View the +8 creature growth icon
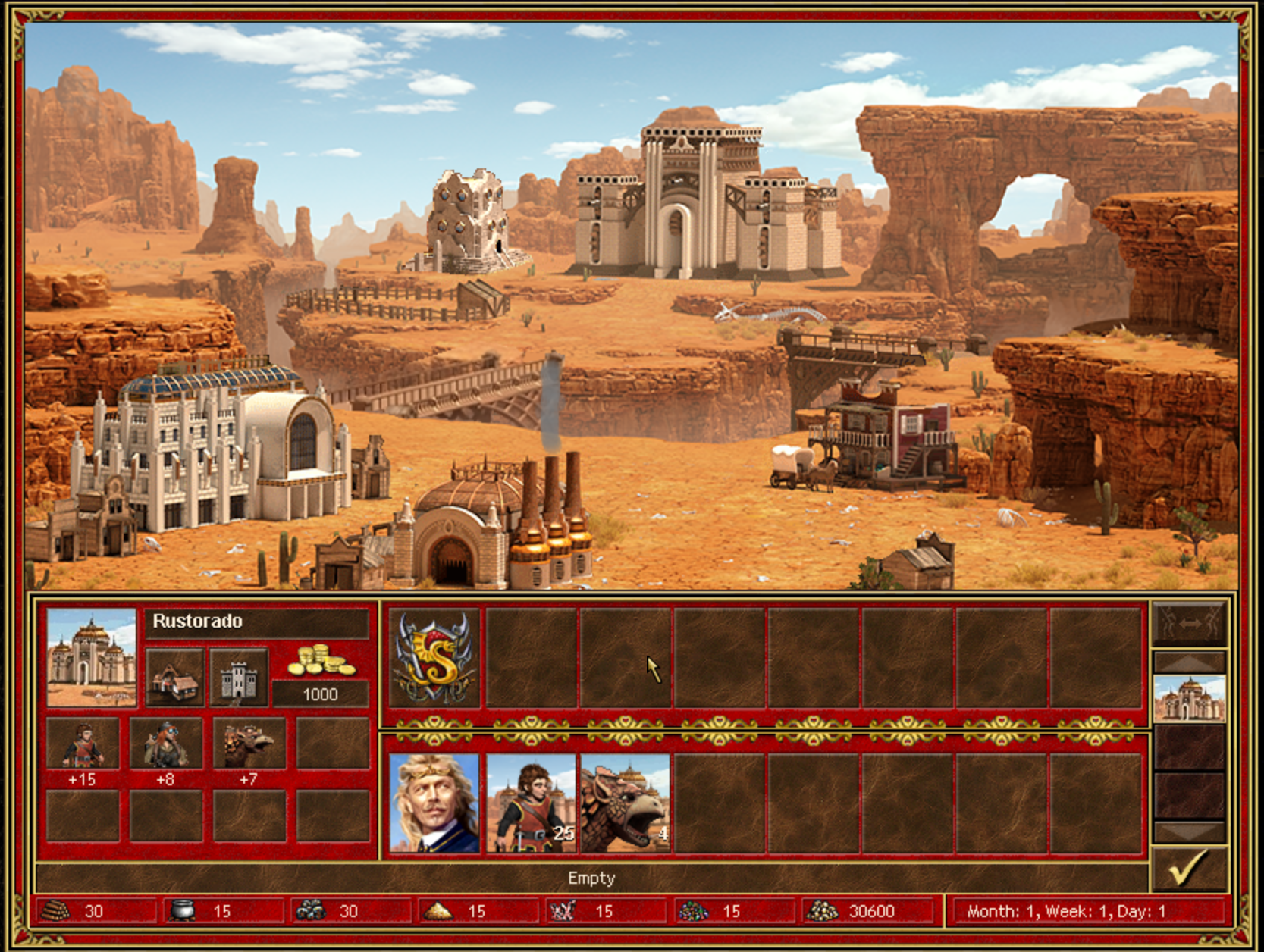The width and height of the screenshot is (1264, 952). [166, 744]
